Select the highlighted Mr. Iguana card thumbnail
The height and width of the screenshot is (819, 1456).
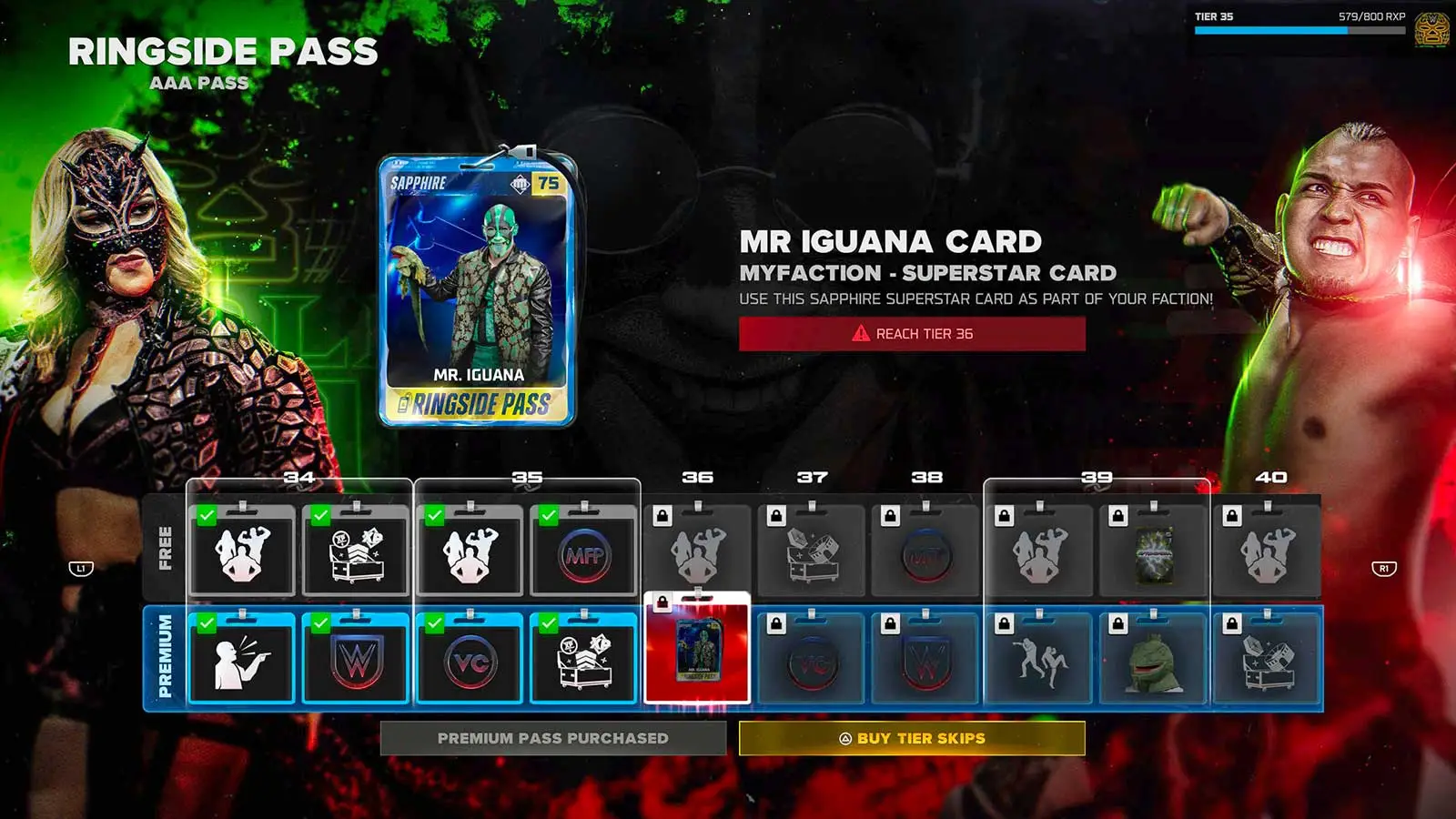click(697, 654)
